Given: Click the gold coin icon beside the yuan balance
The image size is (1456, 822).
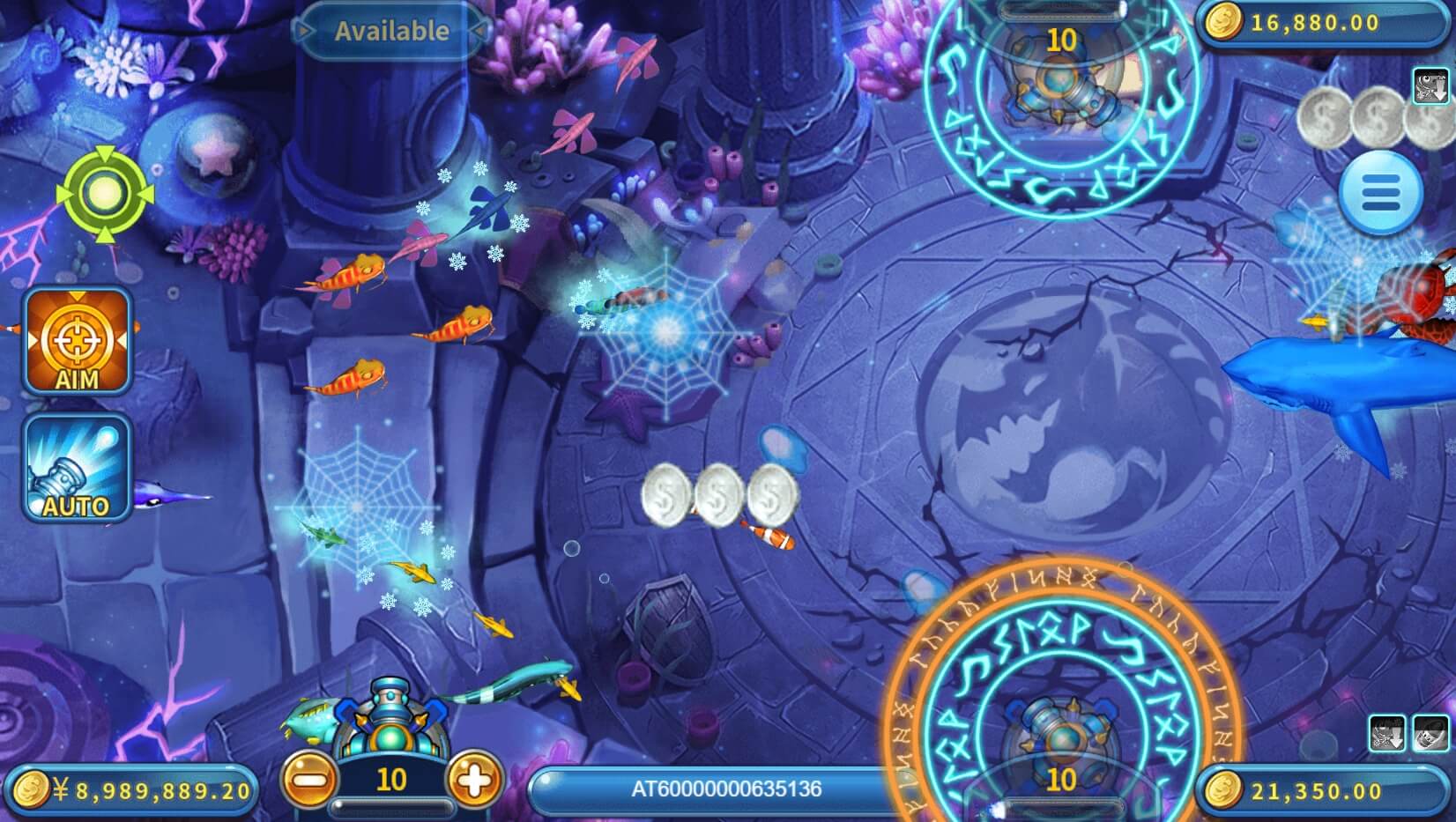Looking at the screenshot, I should coord(32,789).
